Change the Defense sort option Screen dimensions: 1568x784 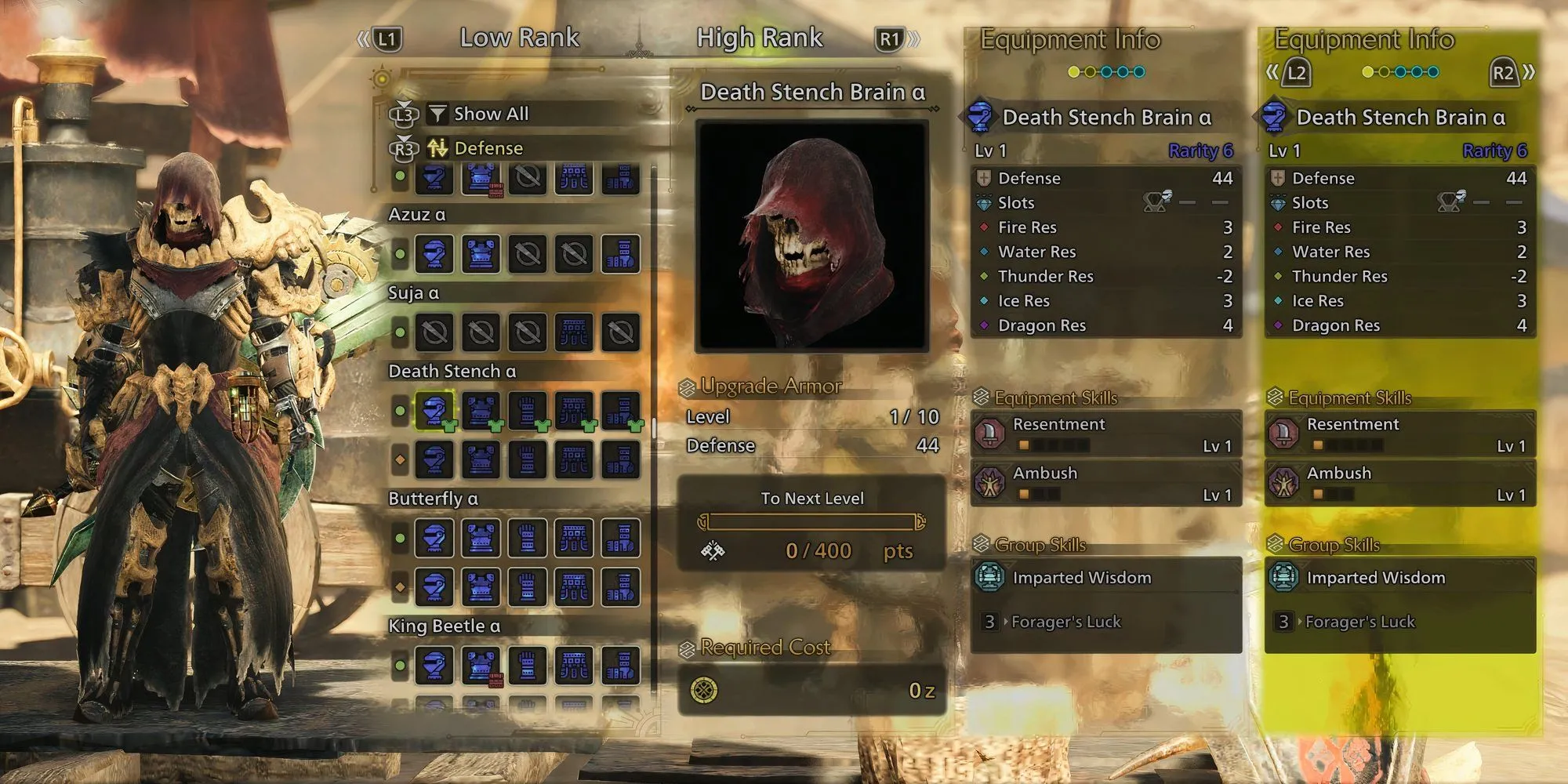pos(488,148)
